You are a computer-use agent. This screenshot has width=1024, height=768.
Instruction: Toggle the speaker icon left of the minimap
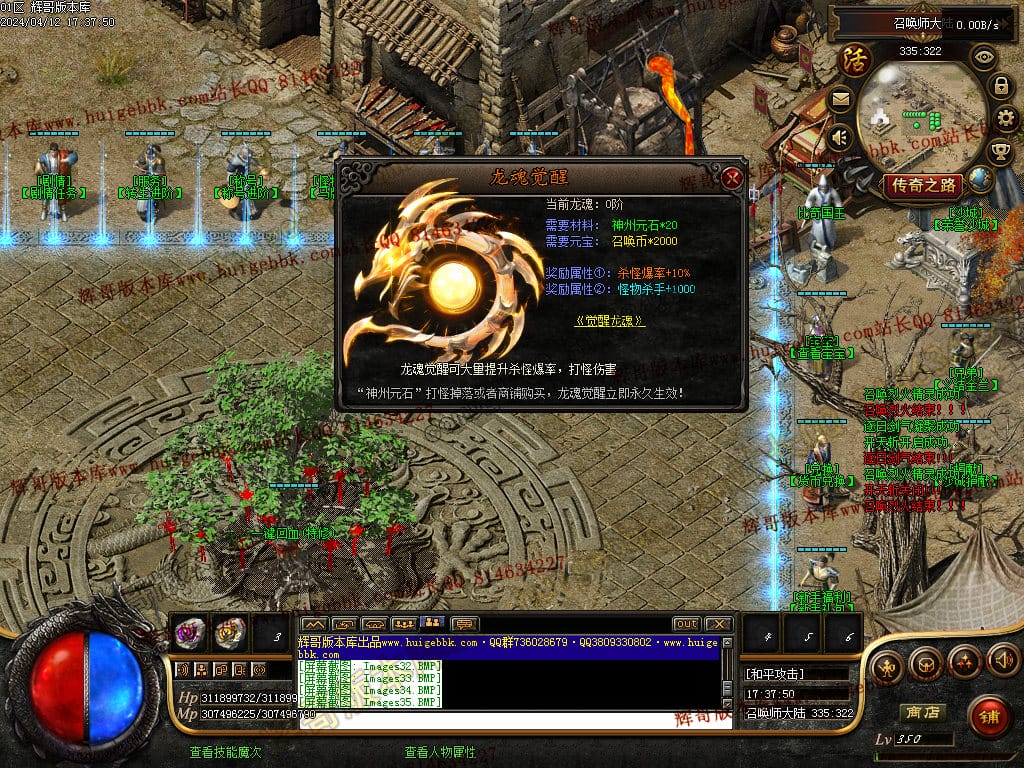coord(840,136)
